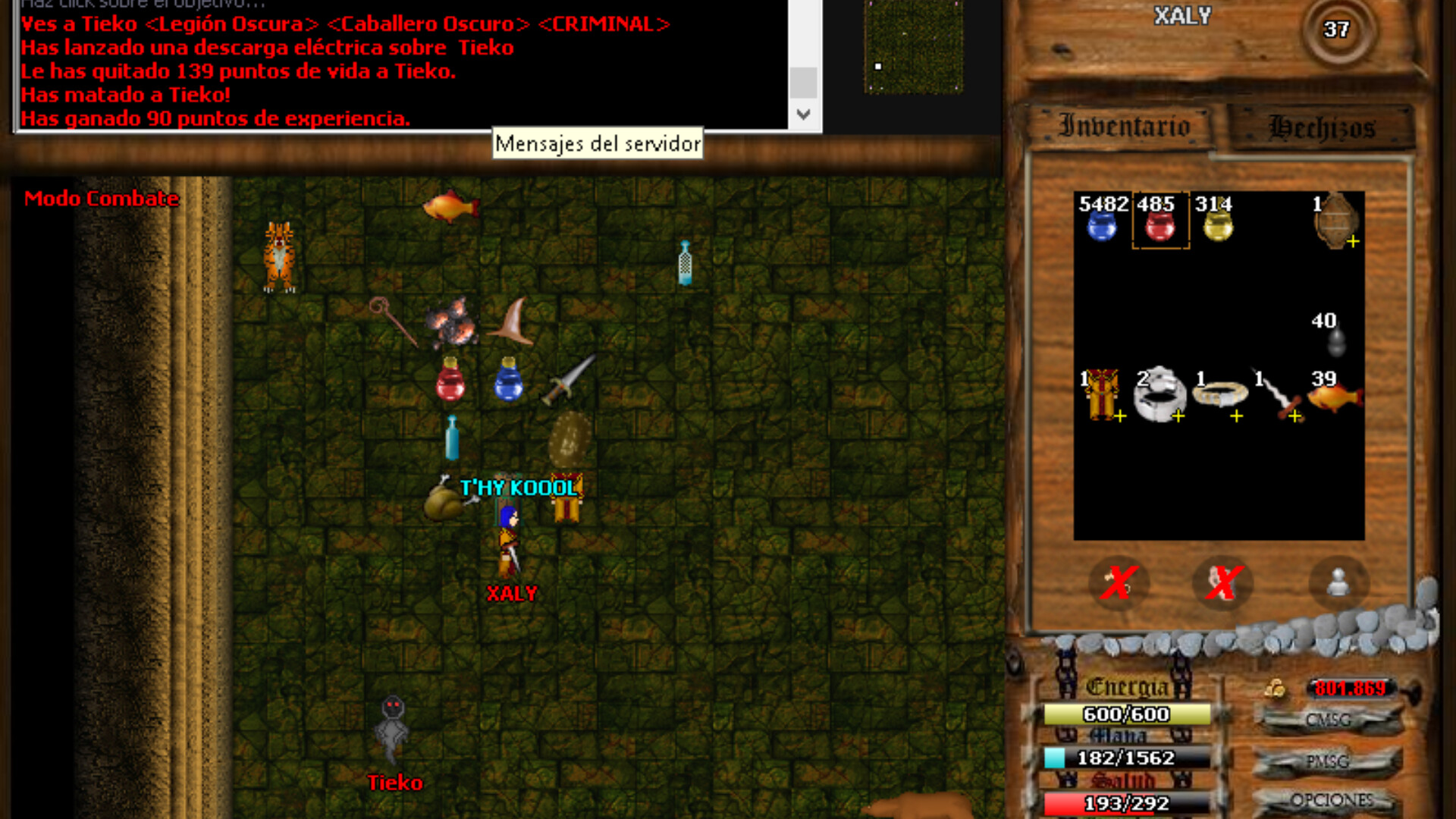Switch to the Inventario tab
The height and width of the screenshot is (819, 1456).
point(1122,126)
